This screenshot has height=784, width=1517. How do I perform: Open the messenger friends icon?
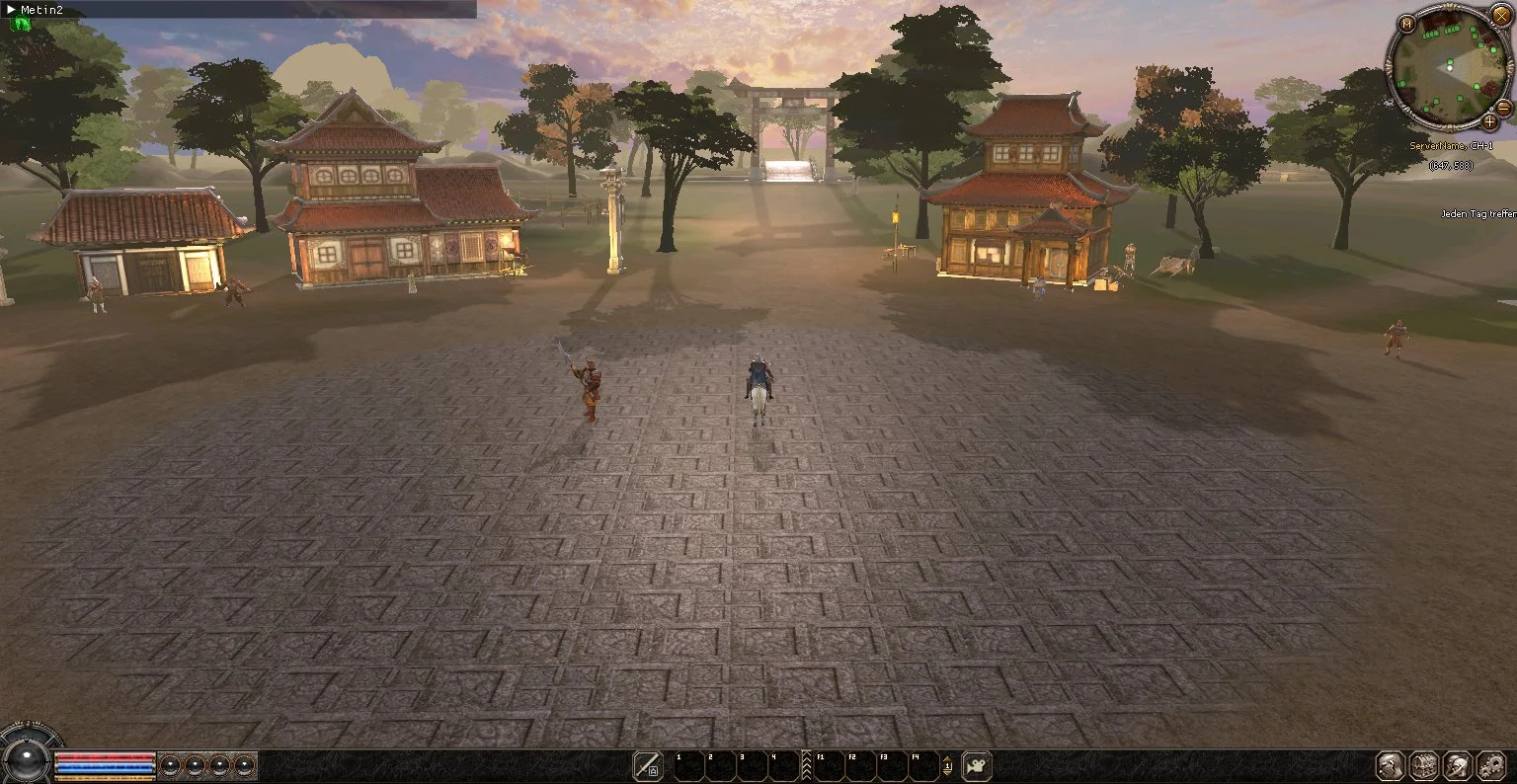pos(1457,765)
